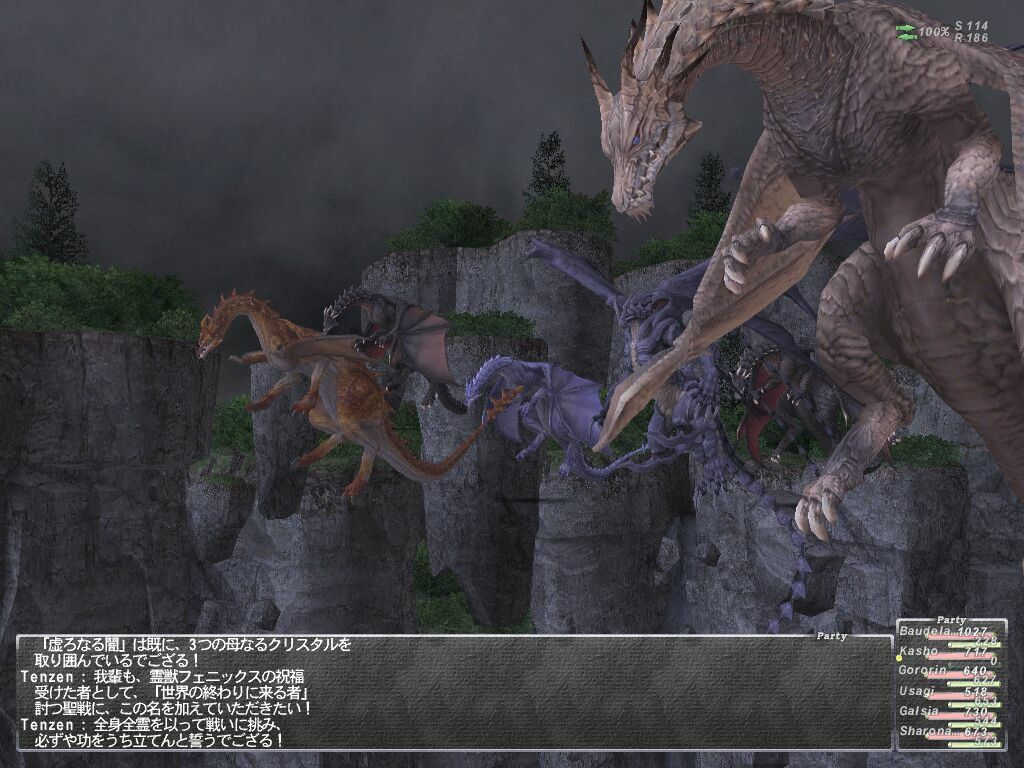Click the chat log window with Tenzen's dialogue
This screenshot has width=1024, height=768.
coord(452,692)
